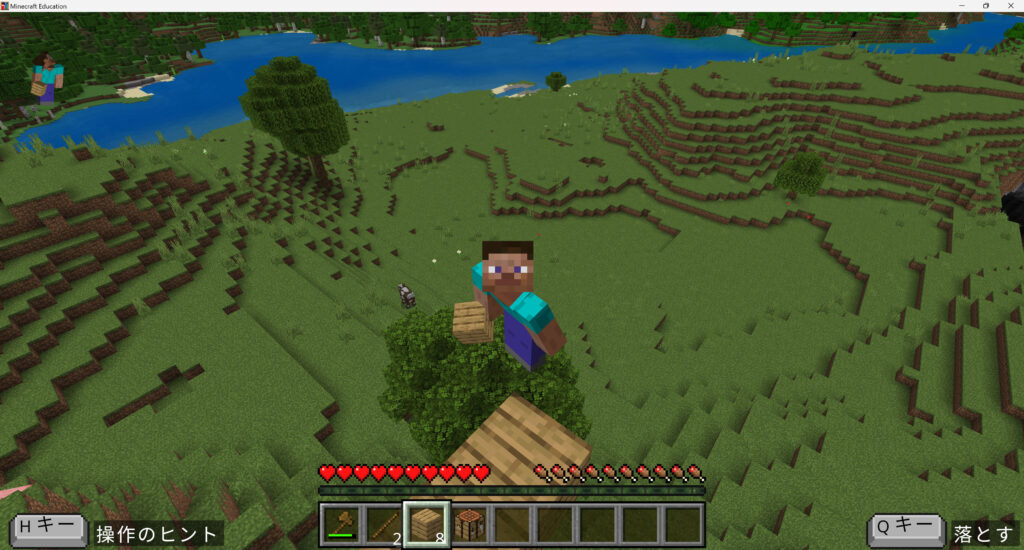The image size is (1024, 550).
Task: Select the crafting table hotbar slot
Action: click(469, 524)
